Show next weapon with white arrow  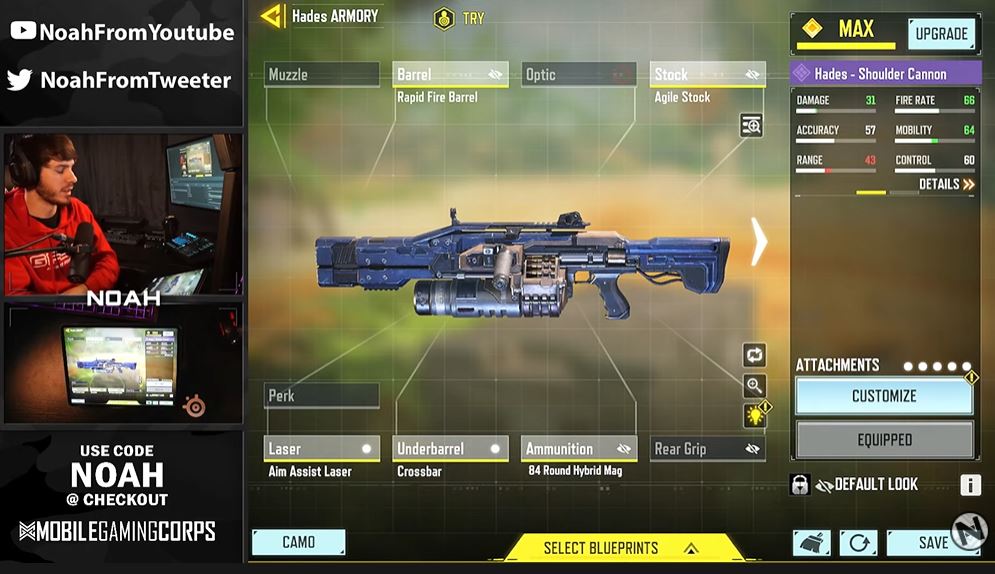pos(759,243)
